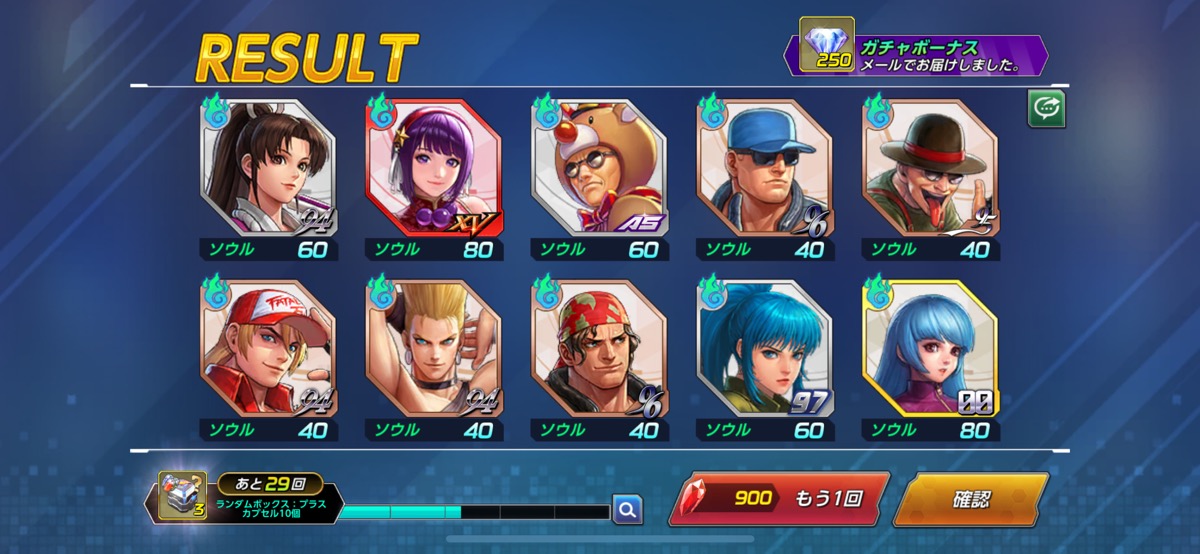Confirm the gacha results with 確認
Viewport: 1200px width, 554px height.
pyautogui.click(x=969, y=499)
